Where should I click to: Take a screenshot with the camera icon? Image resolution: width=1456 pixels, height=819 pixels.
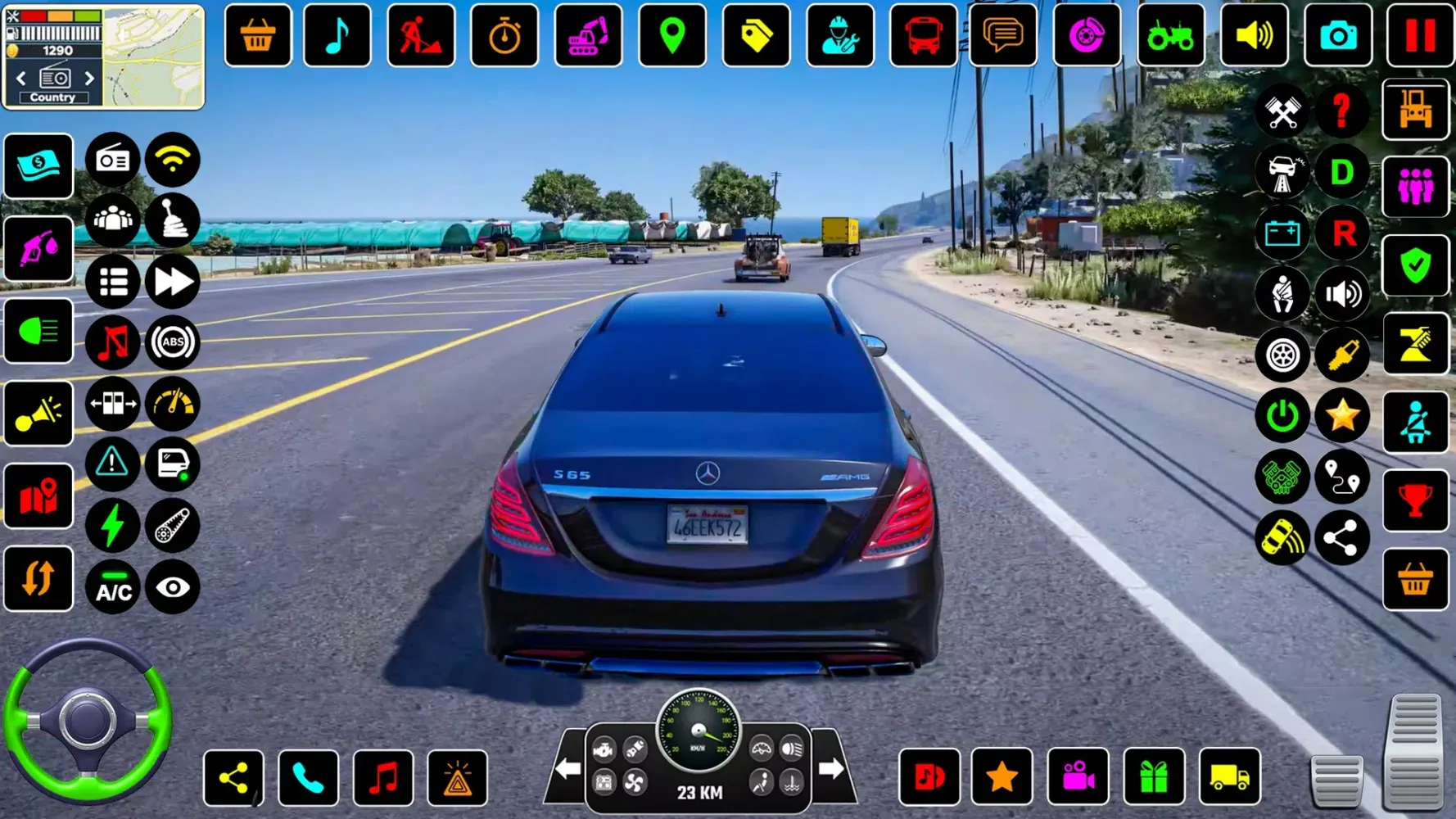1337,36
